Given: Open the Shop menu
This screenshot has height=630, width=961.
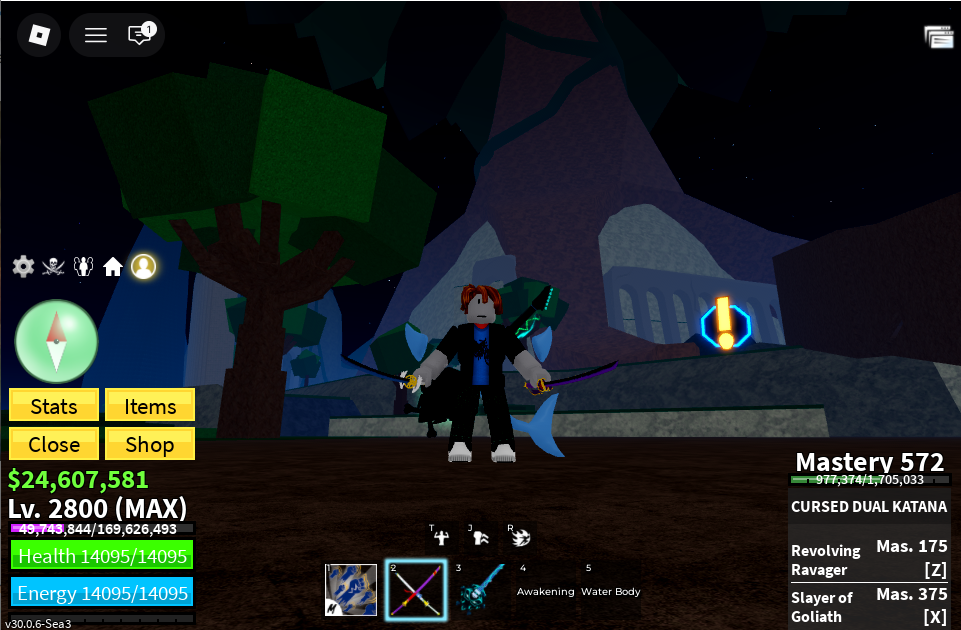Looking at the screenshot, I should (150, 444).
